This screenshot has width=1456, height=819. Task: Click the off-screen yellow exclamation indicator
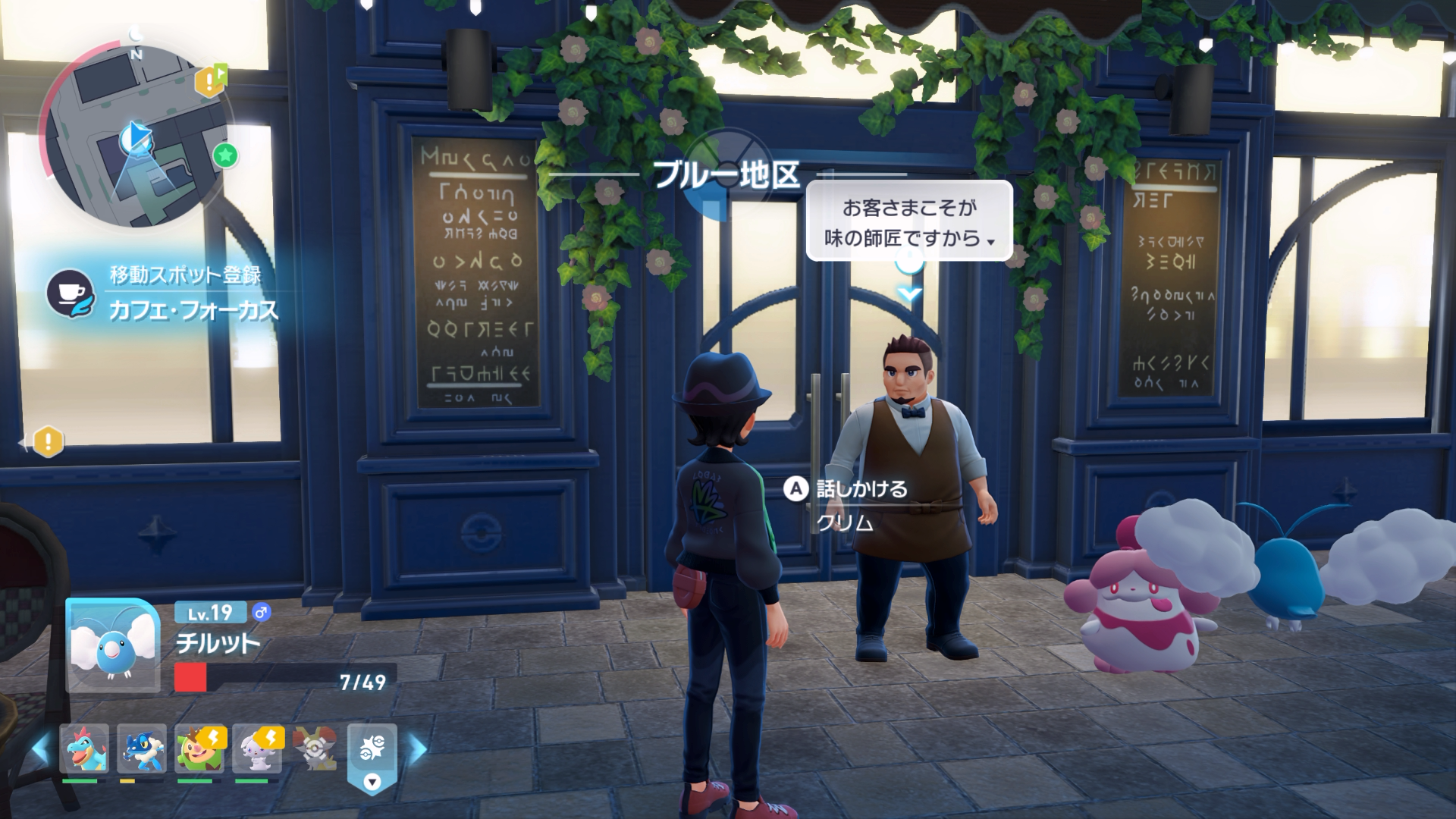48,441
